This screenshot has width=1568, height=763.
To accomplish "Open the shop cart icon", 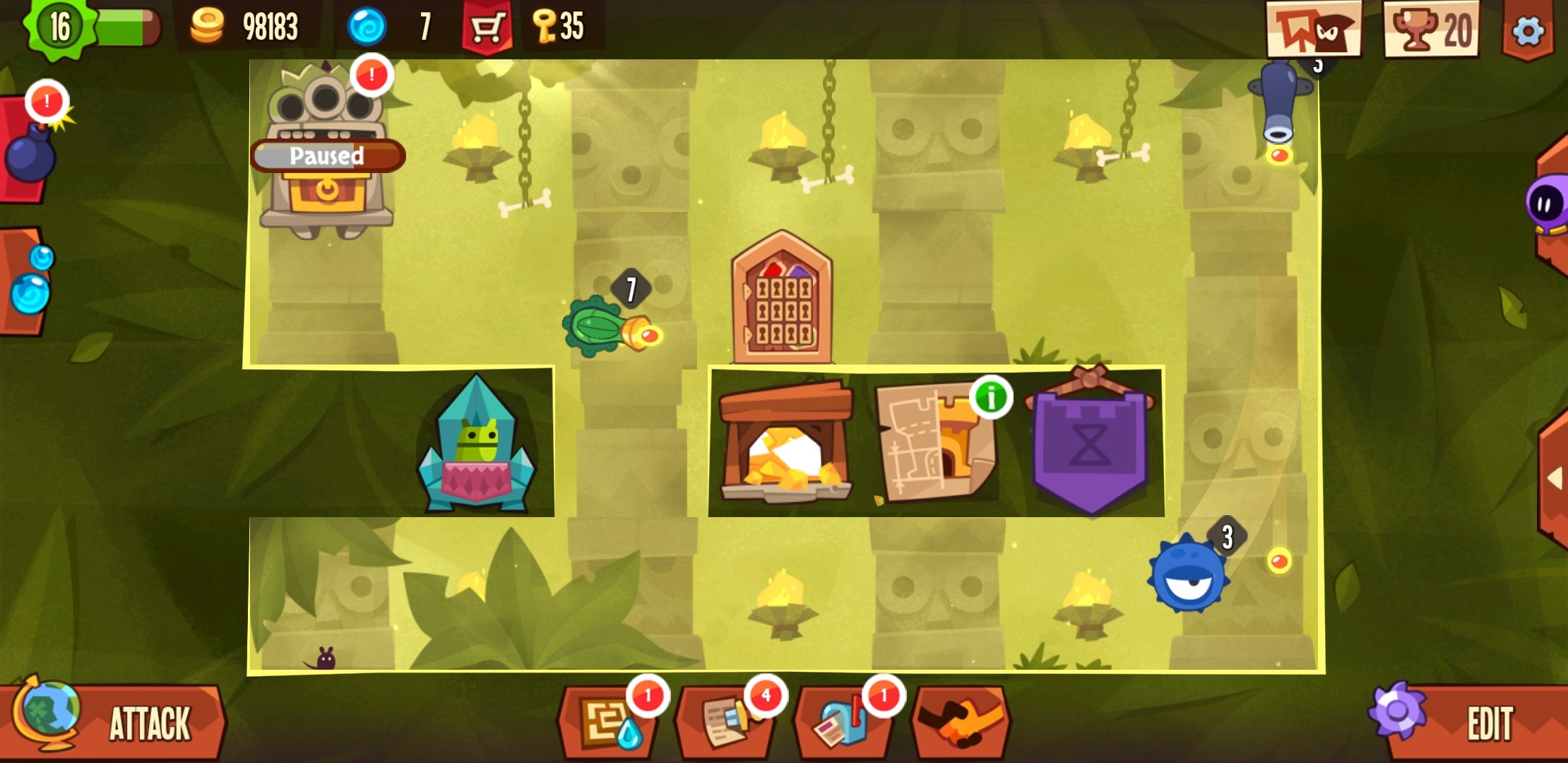I will 486,28.
